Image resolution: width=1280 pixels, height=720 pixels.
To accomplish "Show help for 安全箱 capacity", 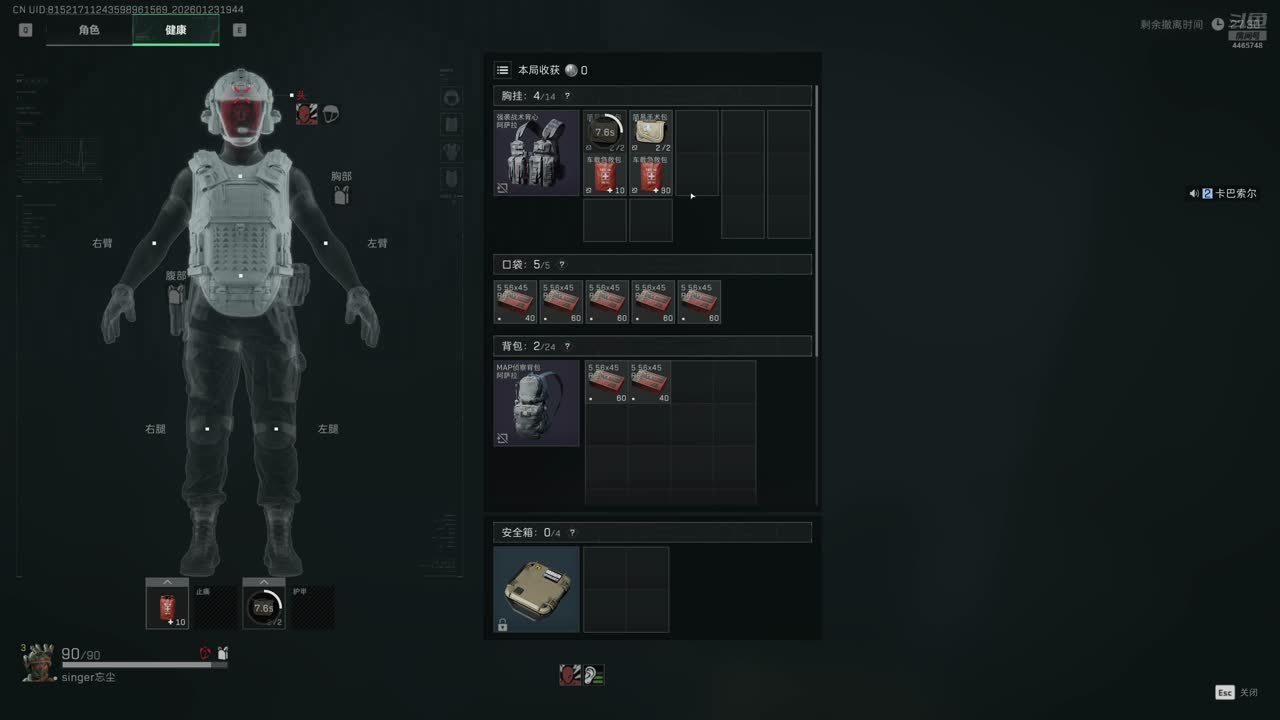I will coord(572,533).
